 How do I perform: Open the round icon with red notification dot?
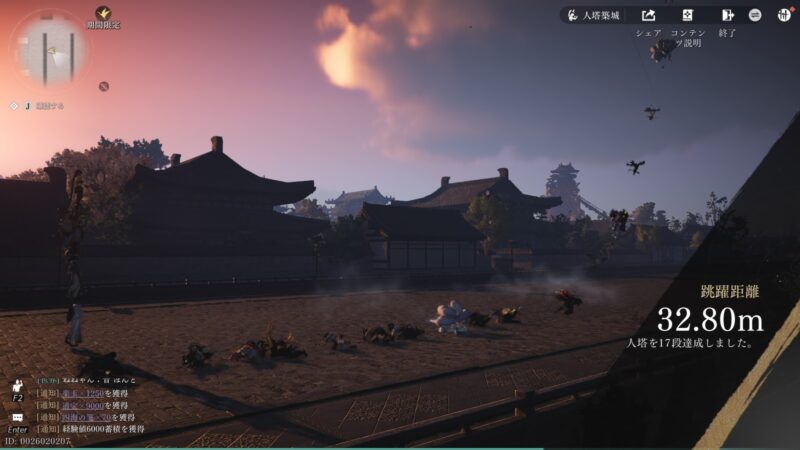(x=782, y=15)
